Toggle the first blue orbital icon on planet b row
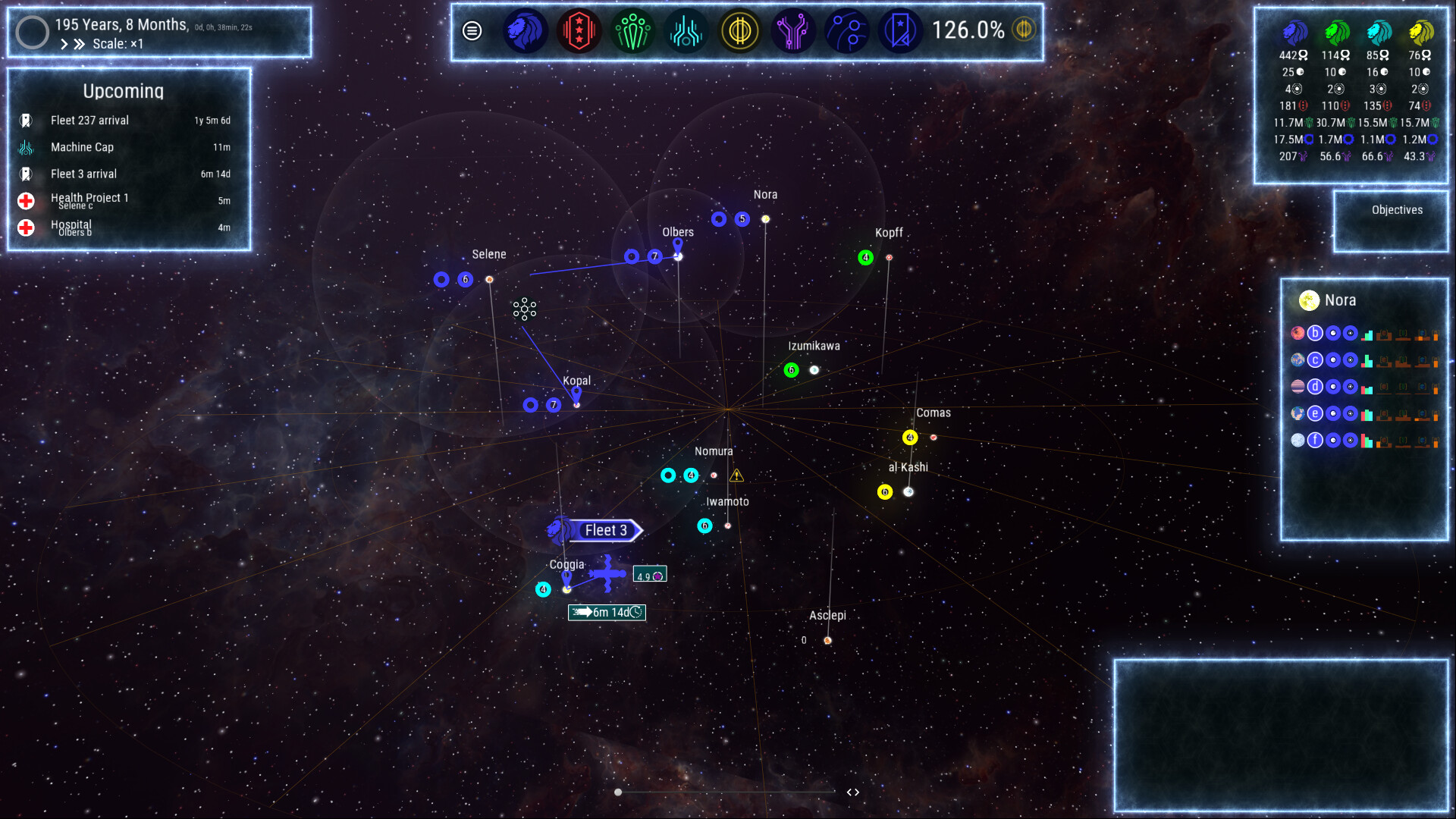 (1332, 333)
